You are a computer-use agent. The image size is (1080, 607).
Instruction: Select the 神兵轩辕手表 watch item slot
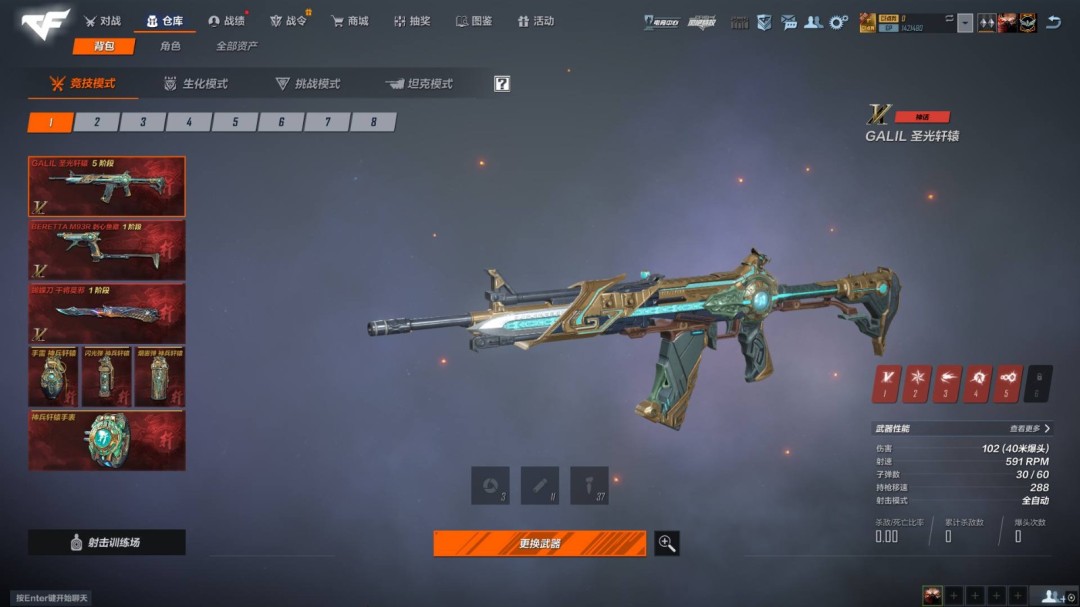coord(106,440)
